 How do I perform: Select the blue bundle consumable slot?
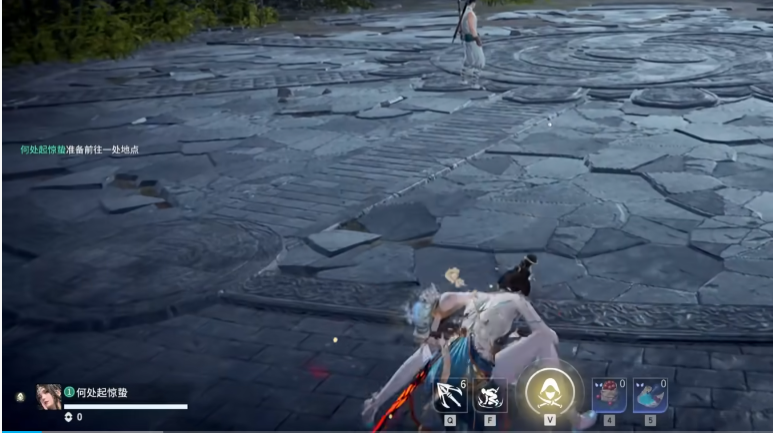(649, 394)
